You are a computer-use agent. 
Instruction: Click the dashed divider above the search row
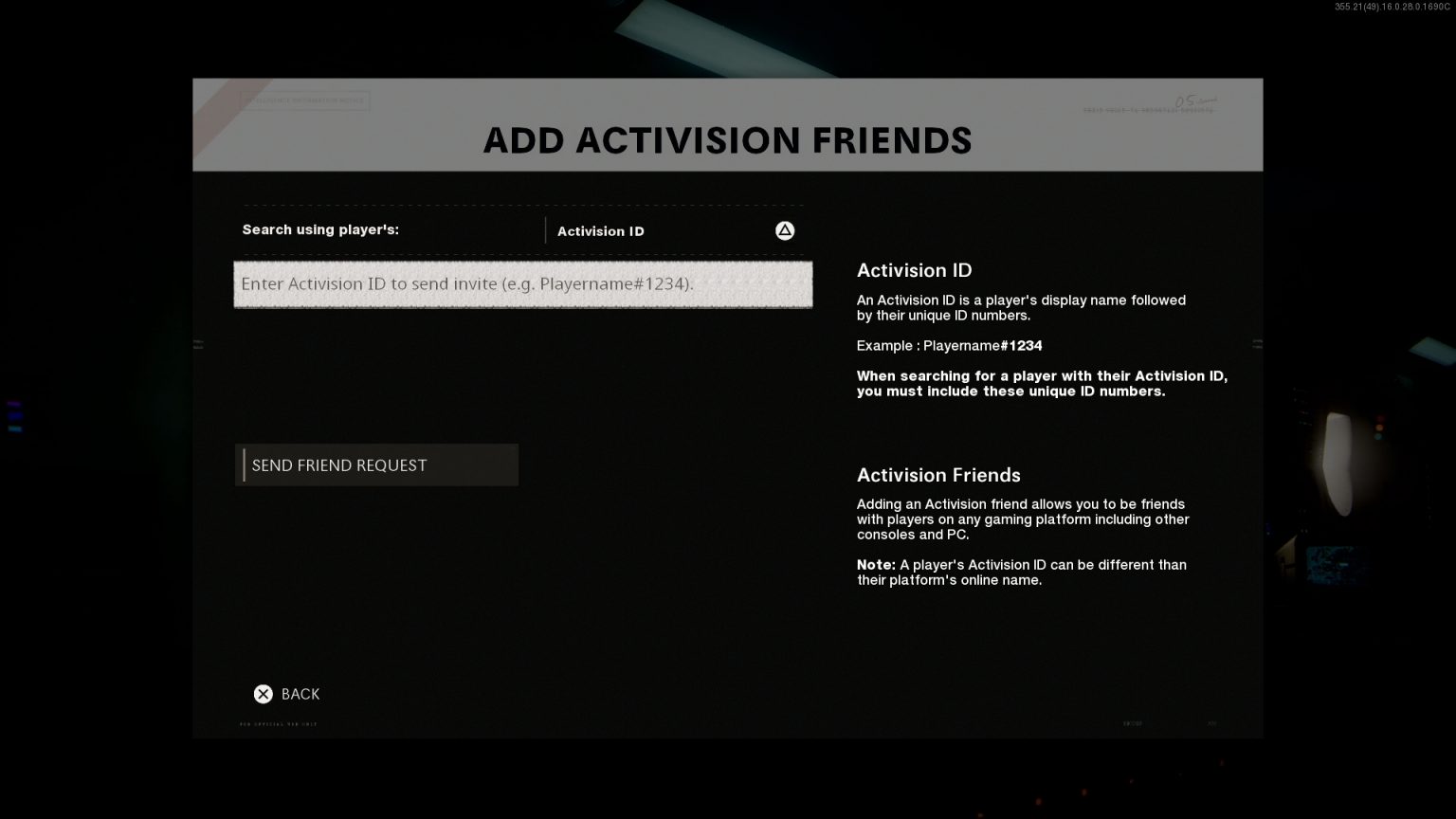pos(522,207)
